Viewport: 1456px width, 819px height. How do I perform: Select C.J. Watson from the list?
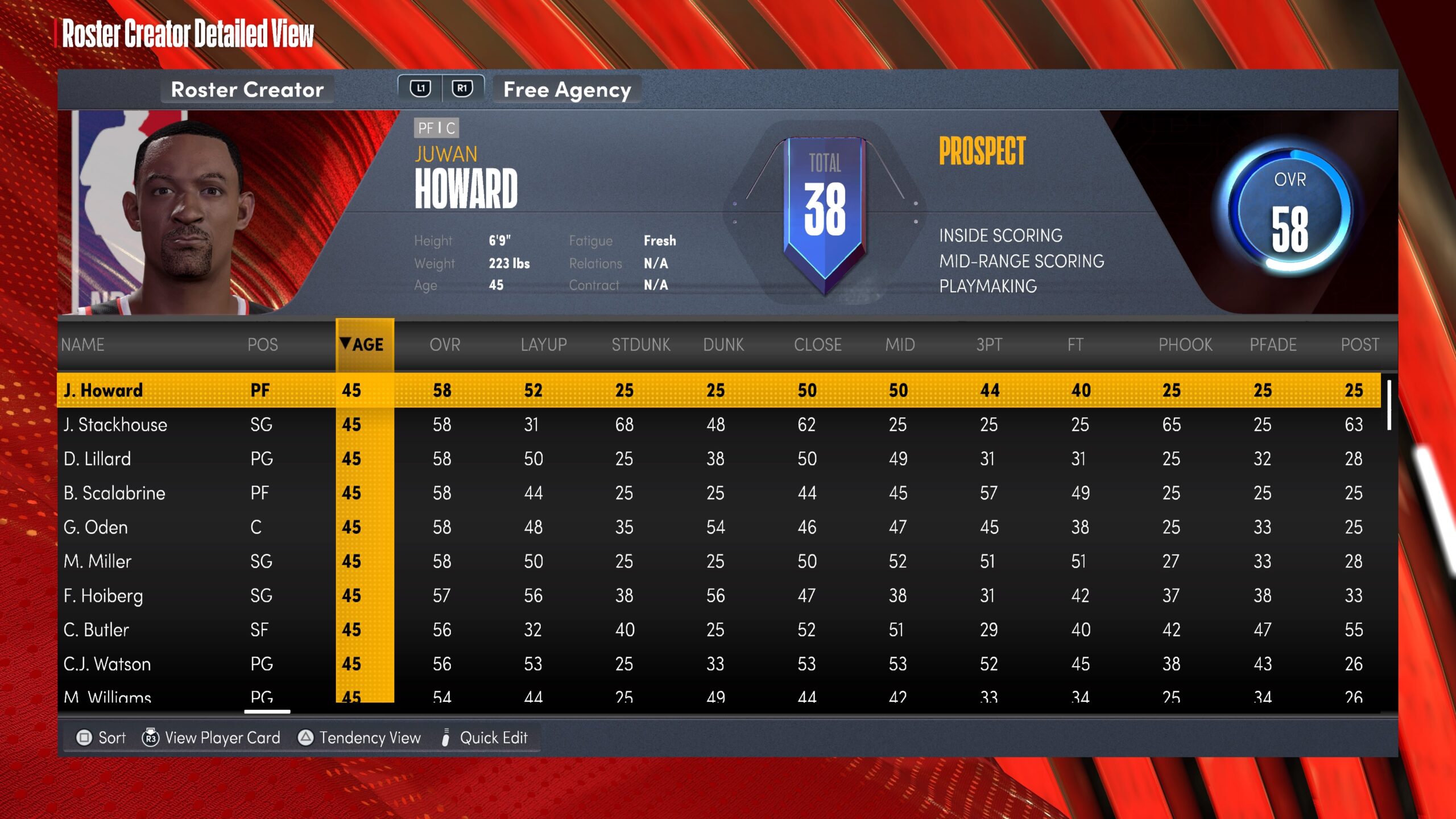pos(107,664)
